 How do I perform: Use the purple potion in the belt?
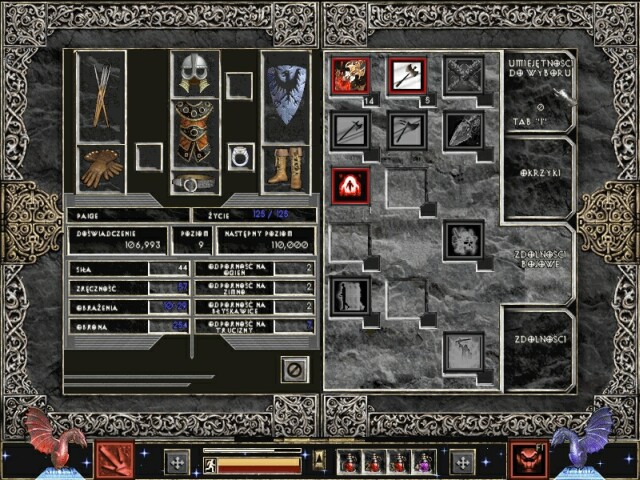424,461
